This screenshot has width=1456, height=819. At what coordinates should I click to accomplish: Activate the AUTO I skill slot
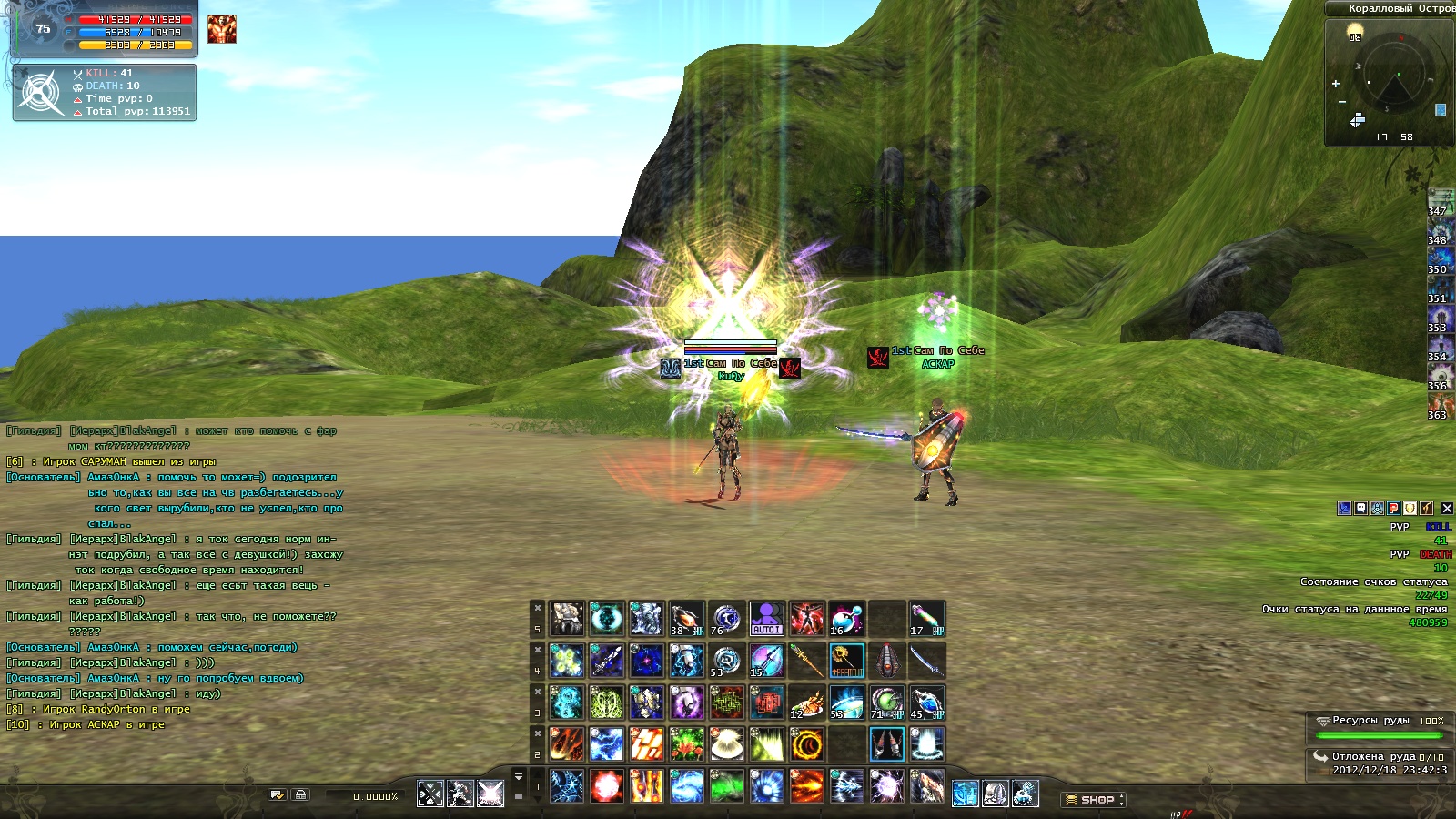point(766,619)
